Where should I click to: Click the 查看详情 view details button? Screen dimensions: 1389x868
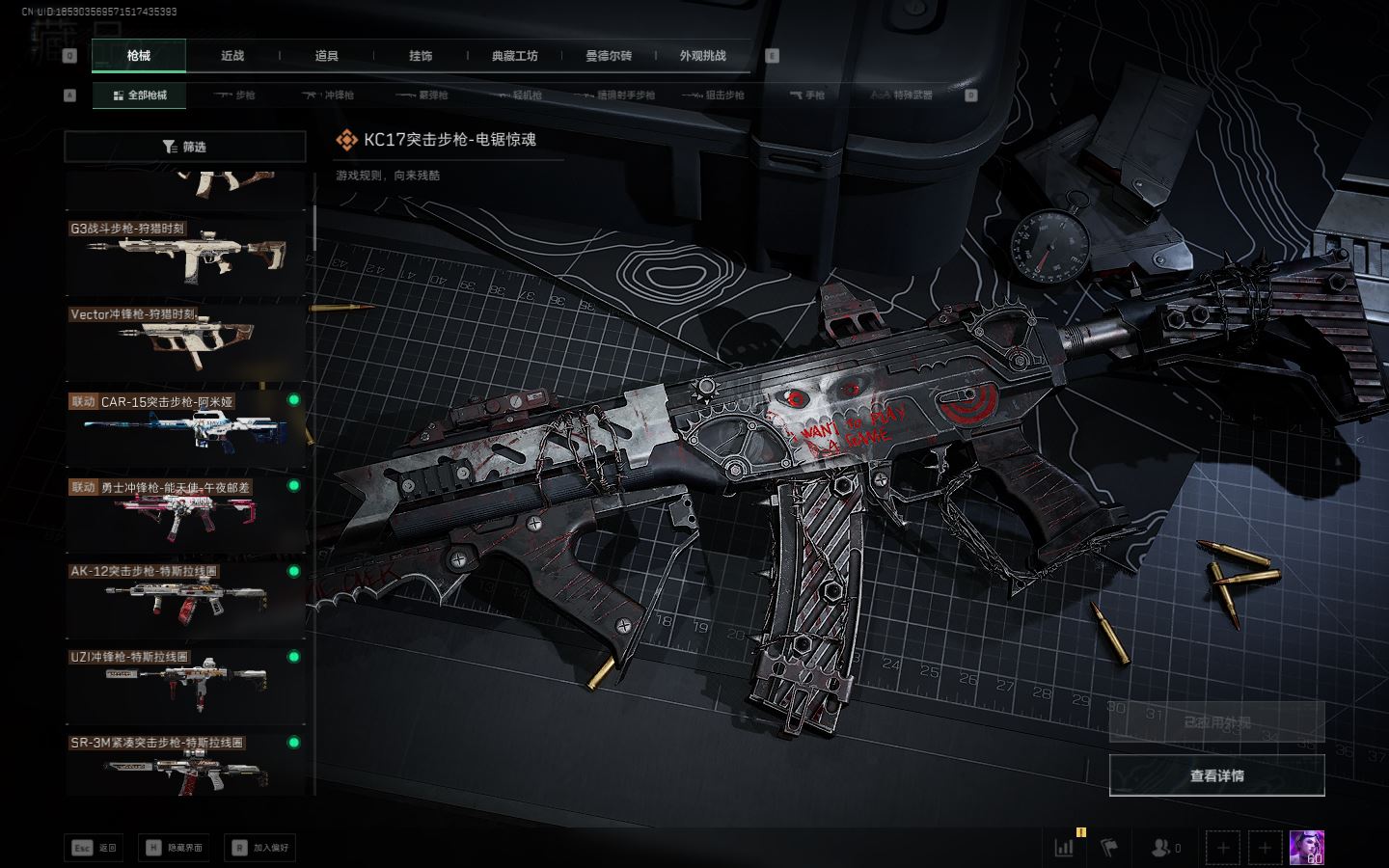click(1216, 775)
